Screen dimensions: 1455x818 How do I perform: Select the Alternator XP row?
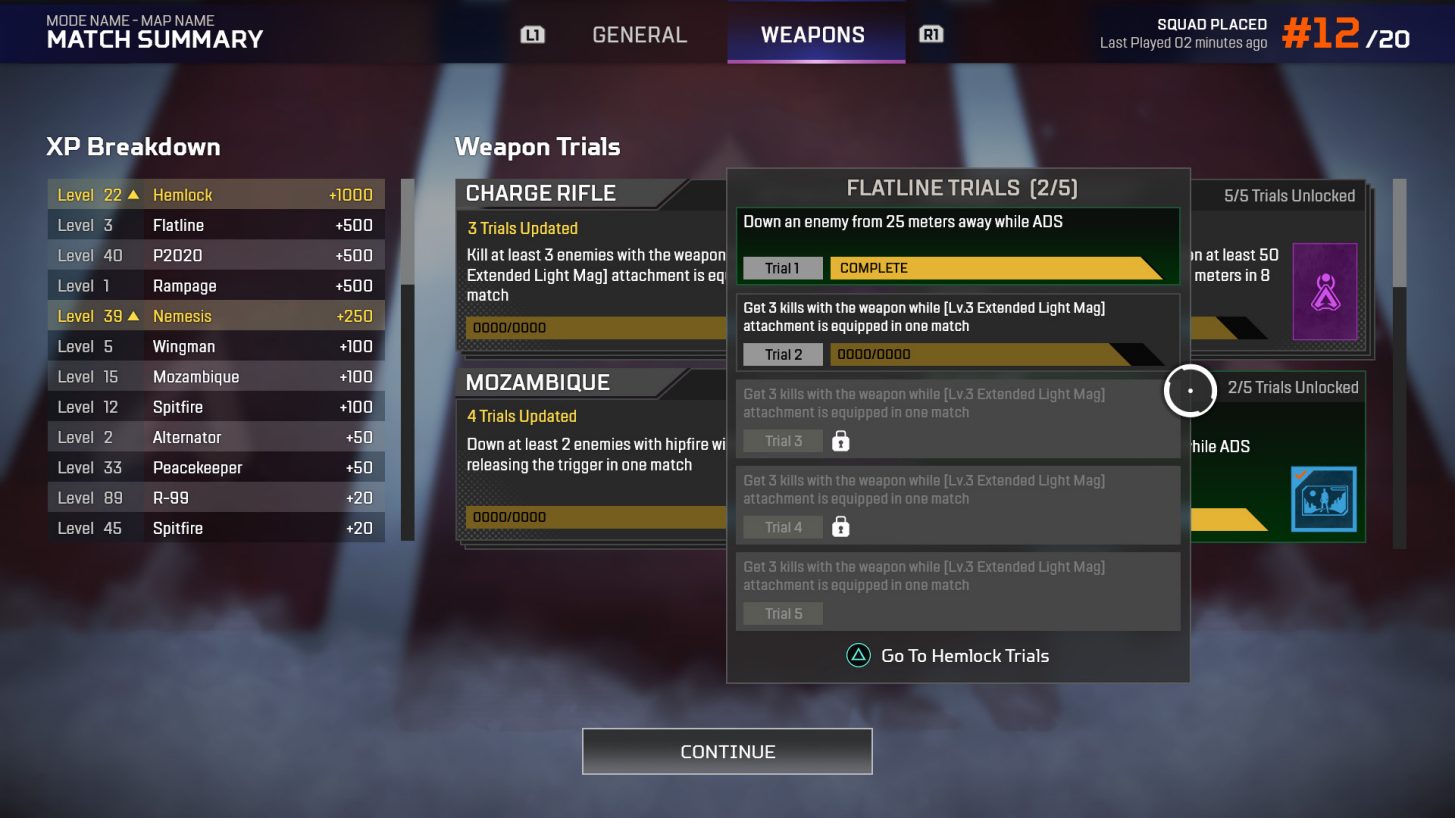(x=216, y=437)
